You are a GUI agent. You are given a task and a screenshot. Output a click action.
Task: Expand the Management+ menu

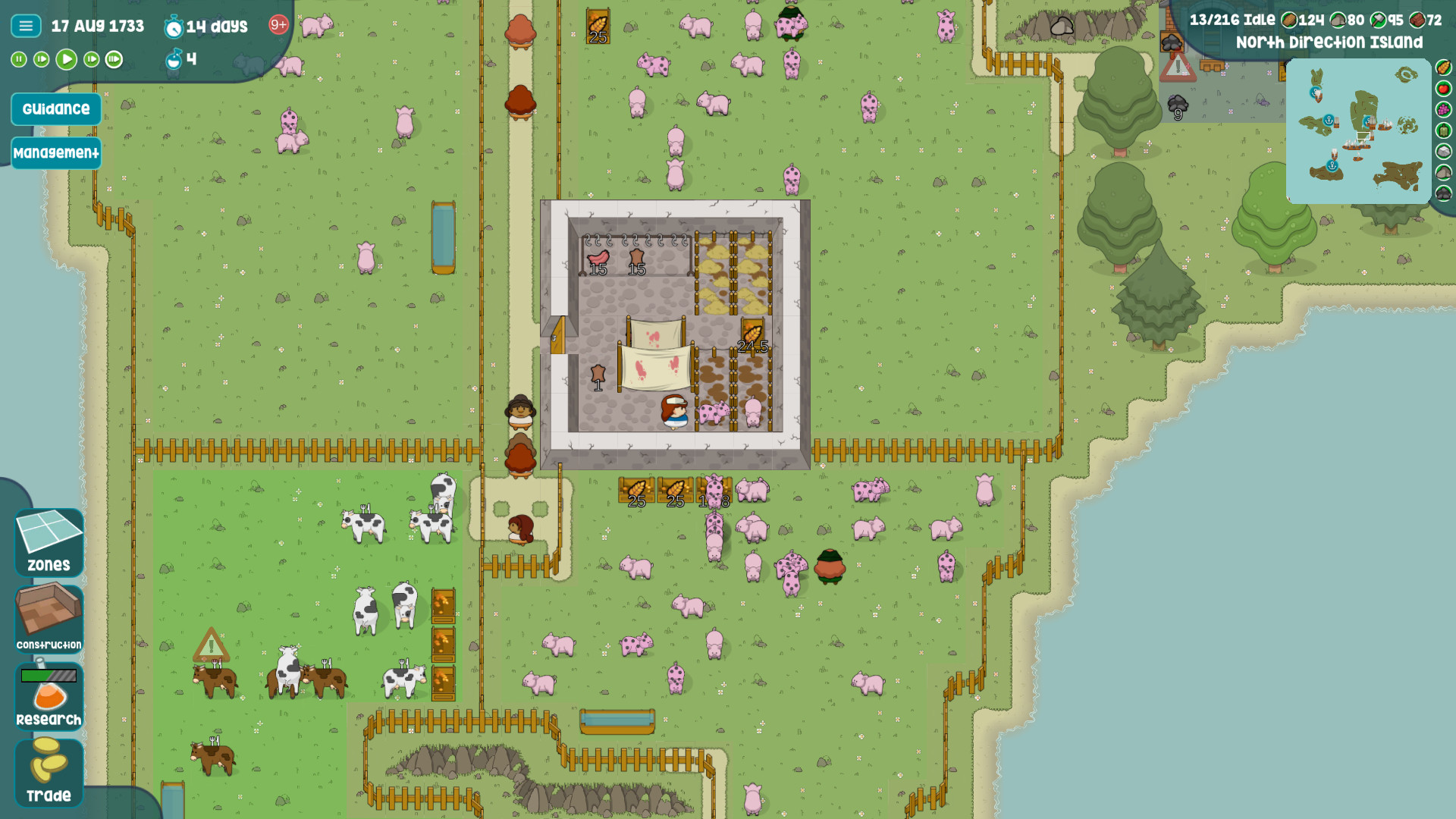tap(56, 152)
